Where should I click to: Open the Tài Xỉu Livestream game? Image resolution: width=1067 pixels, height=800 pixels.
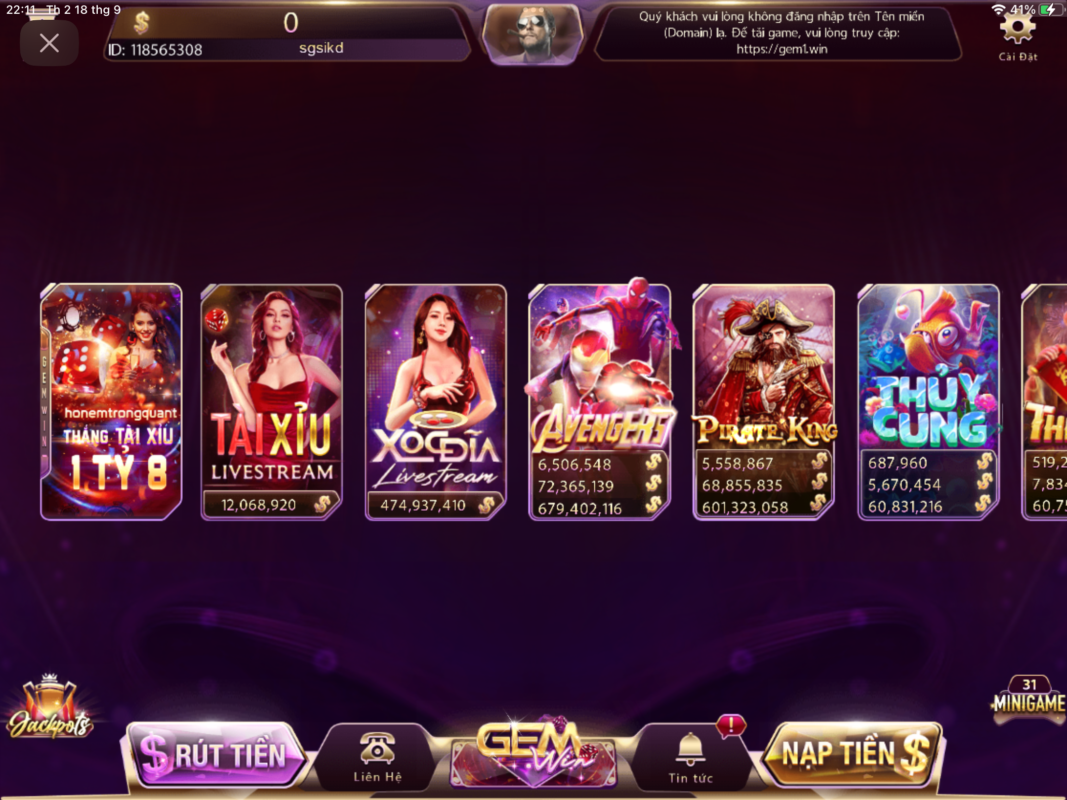point(271,402)
